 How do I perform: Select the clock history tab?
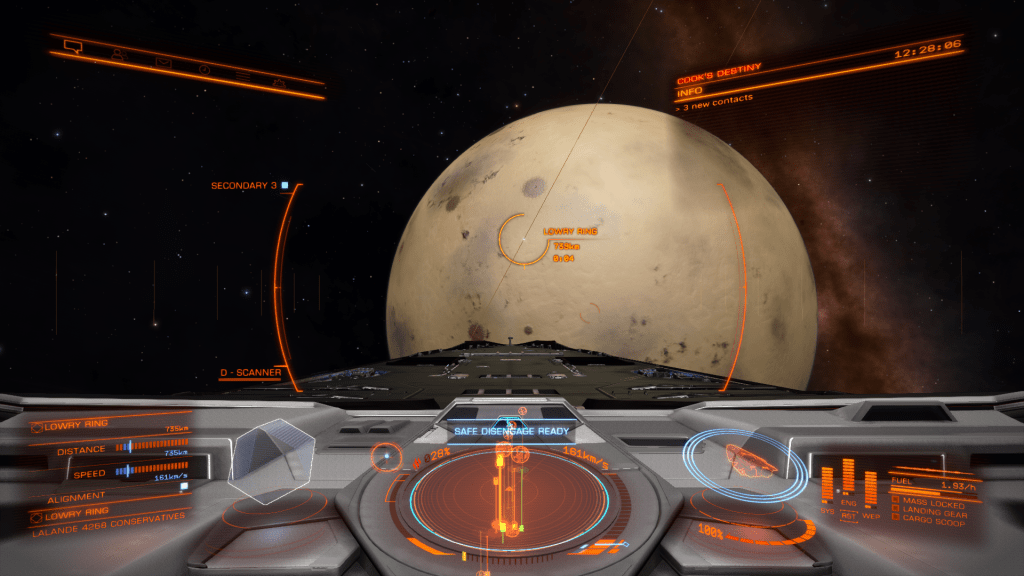204,69
